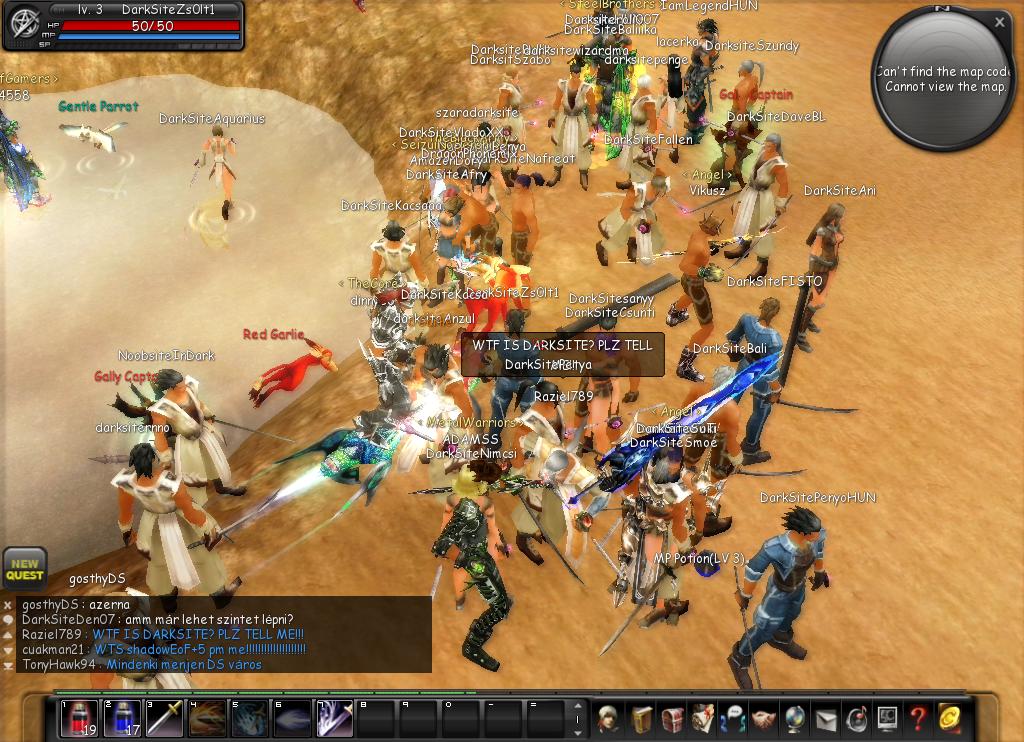Open the treasure chest inventory icon
Image resolution: width=1024 pixels, height=742 pixels.
pos(672,718)
